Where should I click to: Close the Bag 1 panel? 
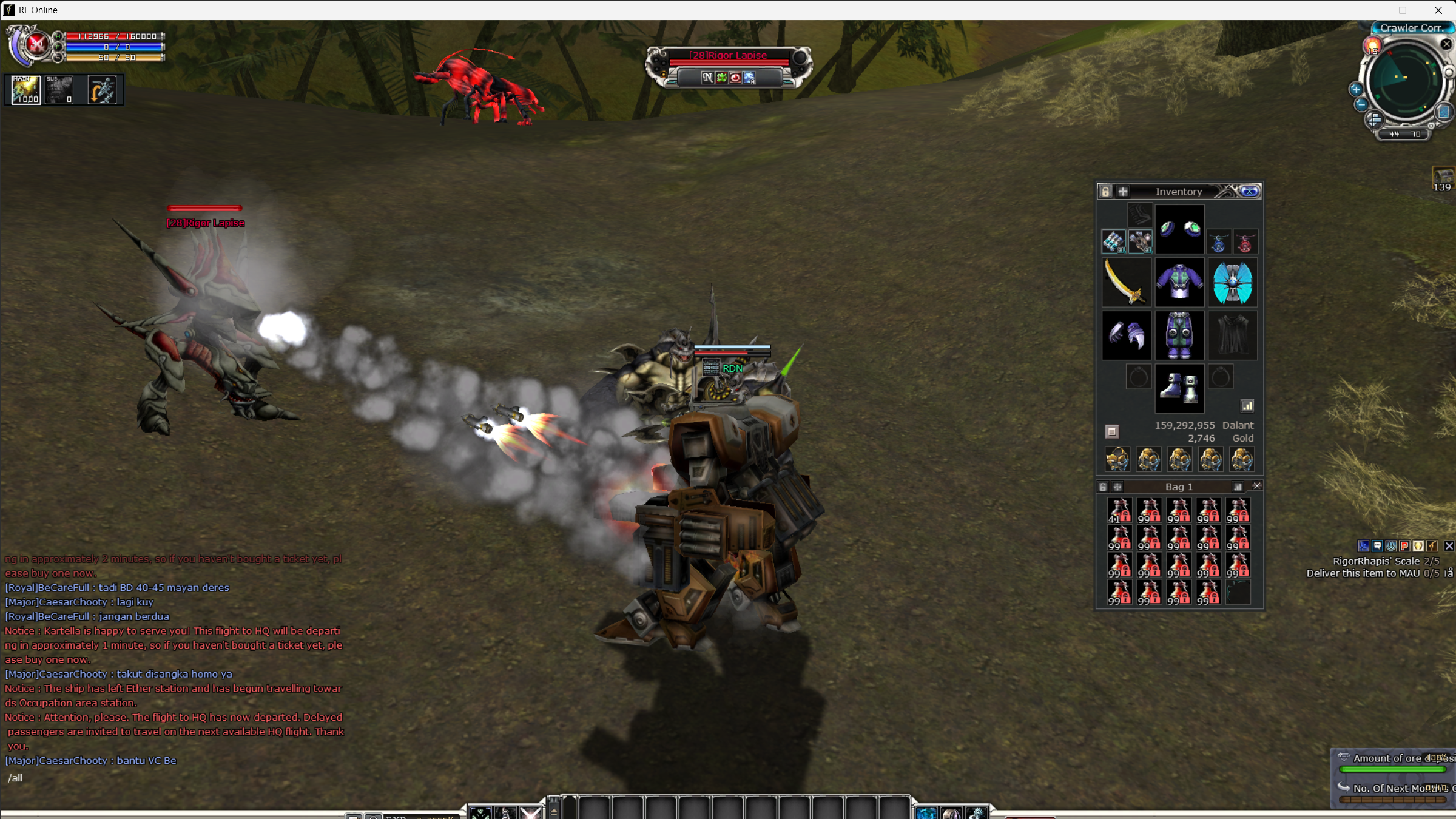[1257, 486]
